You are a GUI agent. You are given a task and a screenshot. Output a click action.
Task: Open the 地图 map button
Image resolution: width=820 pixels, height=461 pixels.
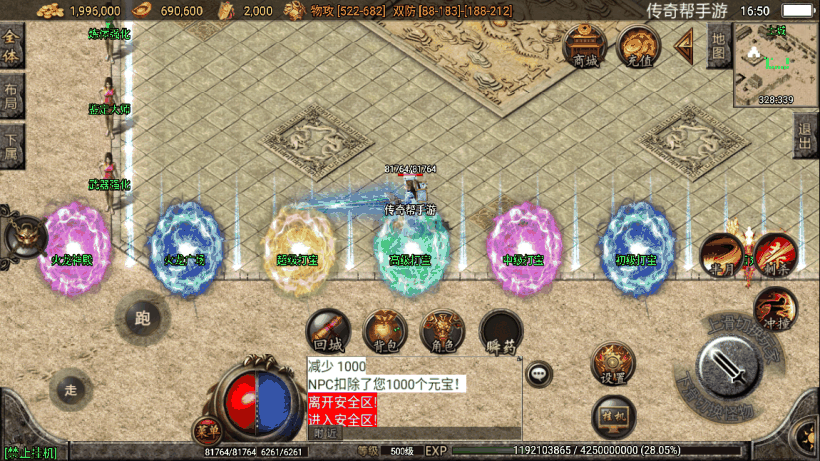[x=718, y=46]
